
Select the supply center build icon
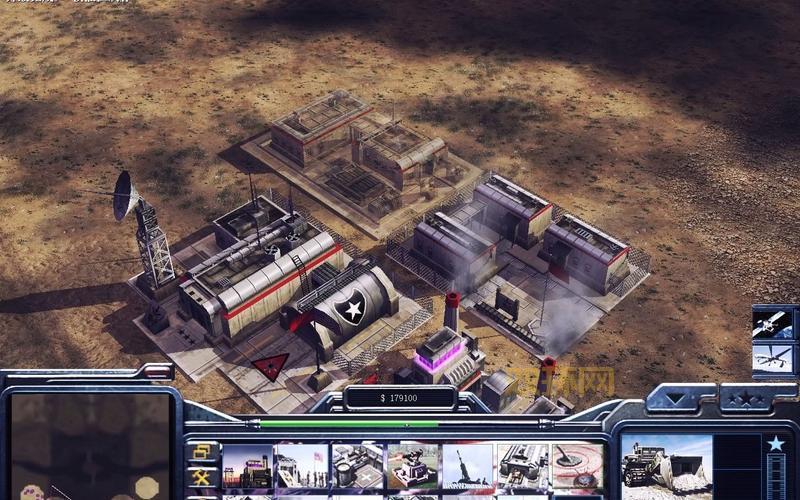356,467
